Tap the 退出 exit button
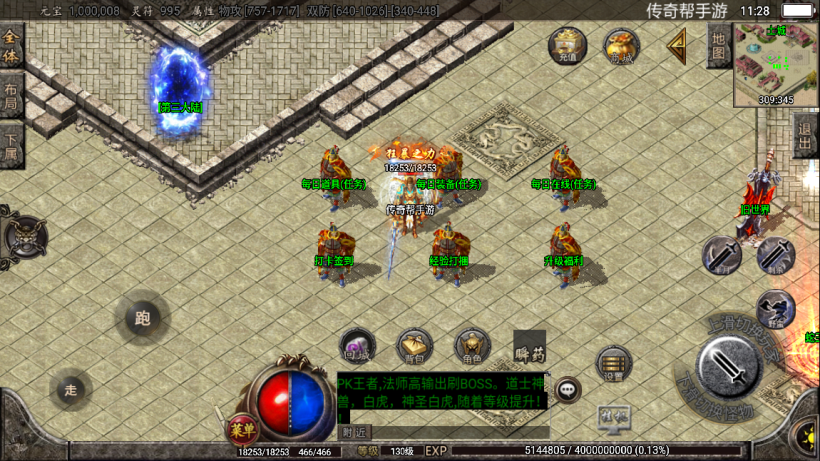The height and width of the screenshot is (461, 820). [804, 133]
